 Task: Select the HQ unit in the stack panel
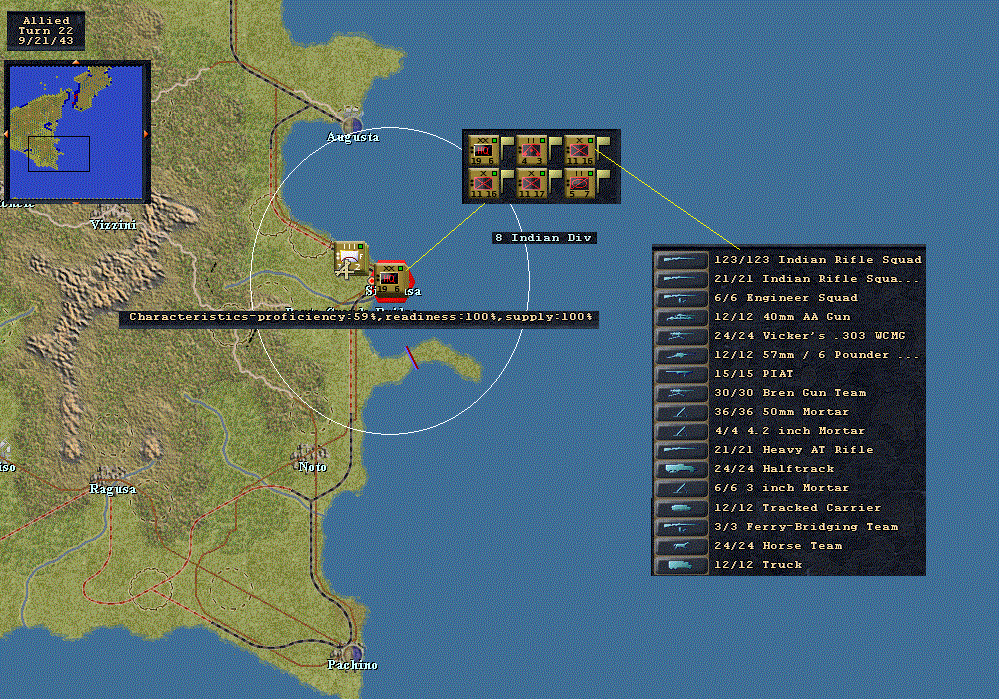click(484, 150)
